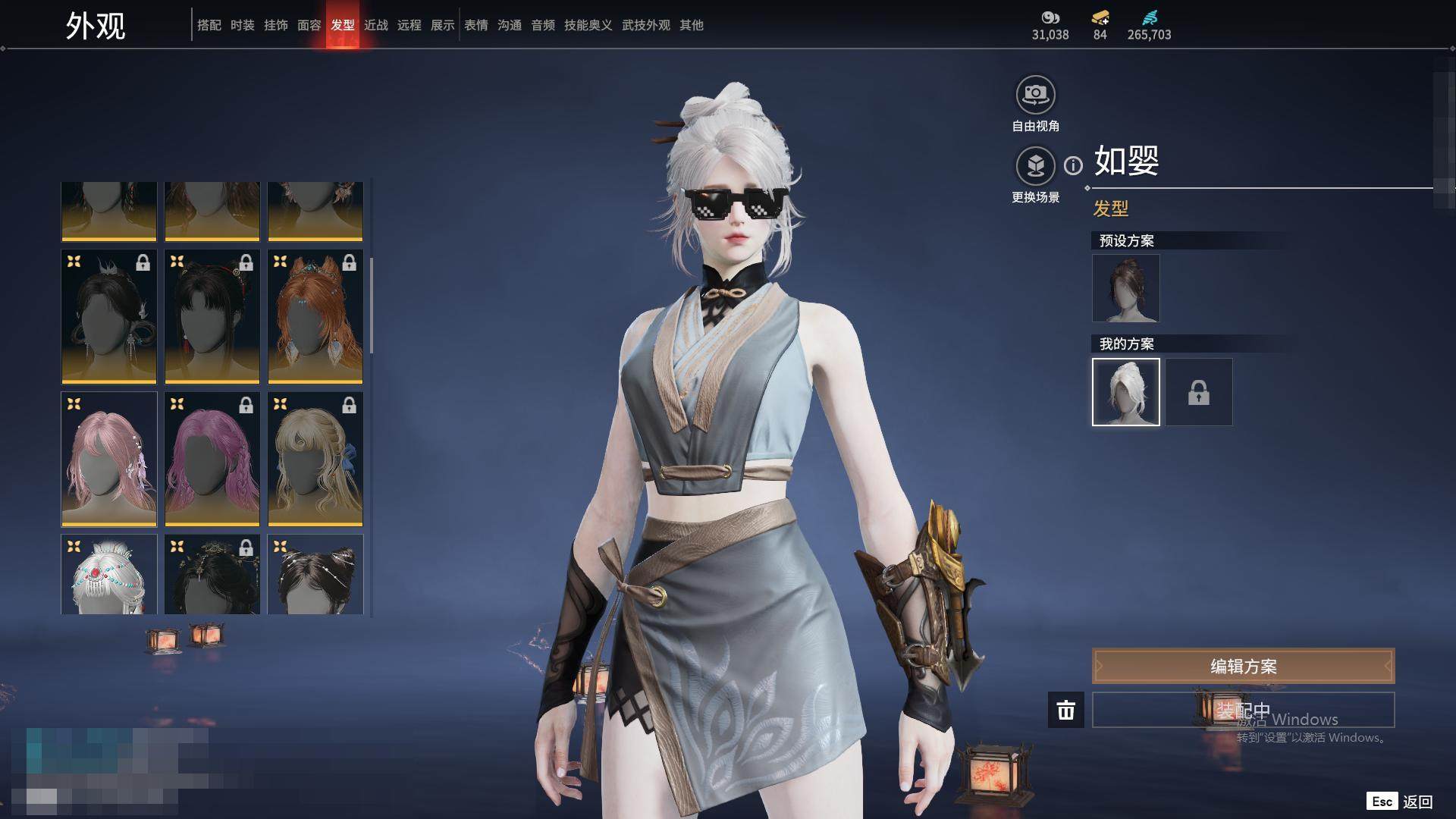
Task: Show the 技能奥义 tab
Action: tap(588, 25)
